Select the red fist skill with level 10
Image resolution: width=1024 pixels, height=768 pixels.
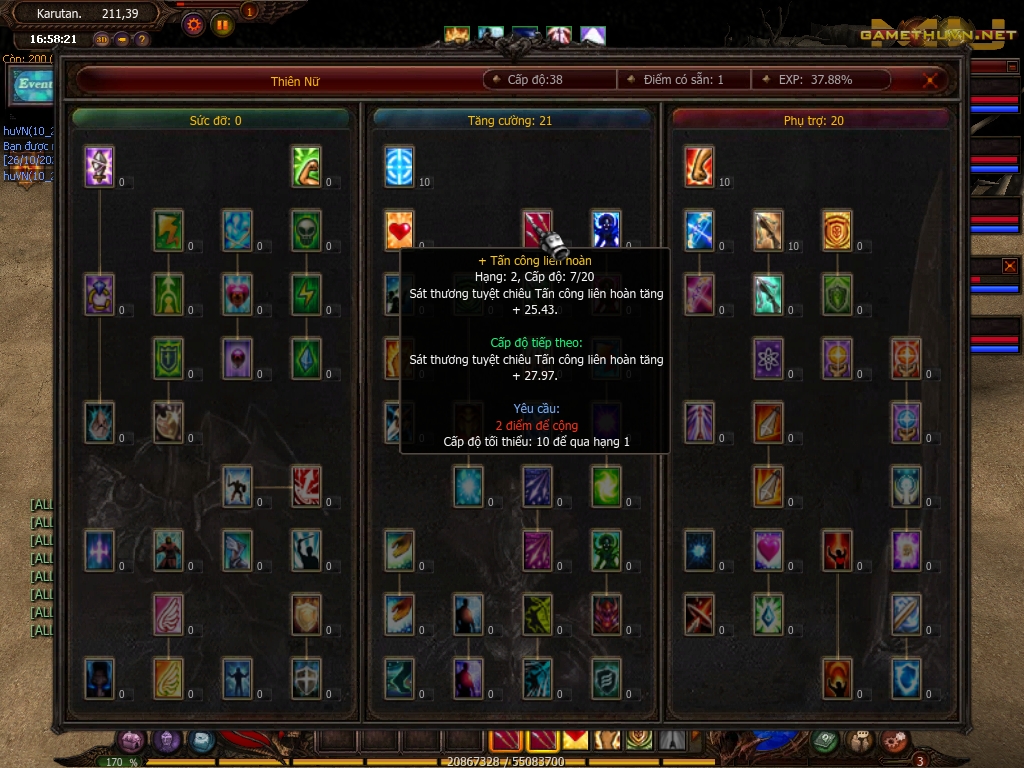coord(699,166)
